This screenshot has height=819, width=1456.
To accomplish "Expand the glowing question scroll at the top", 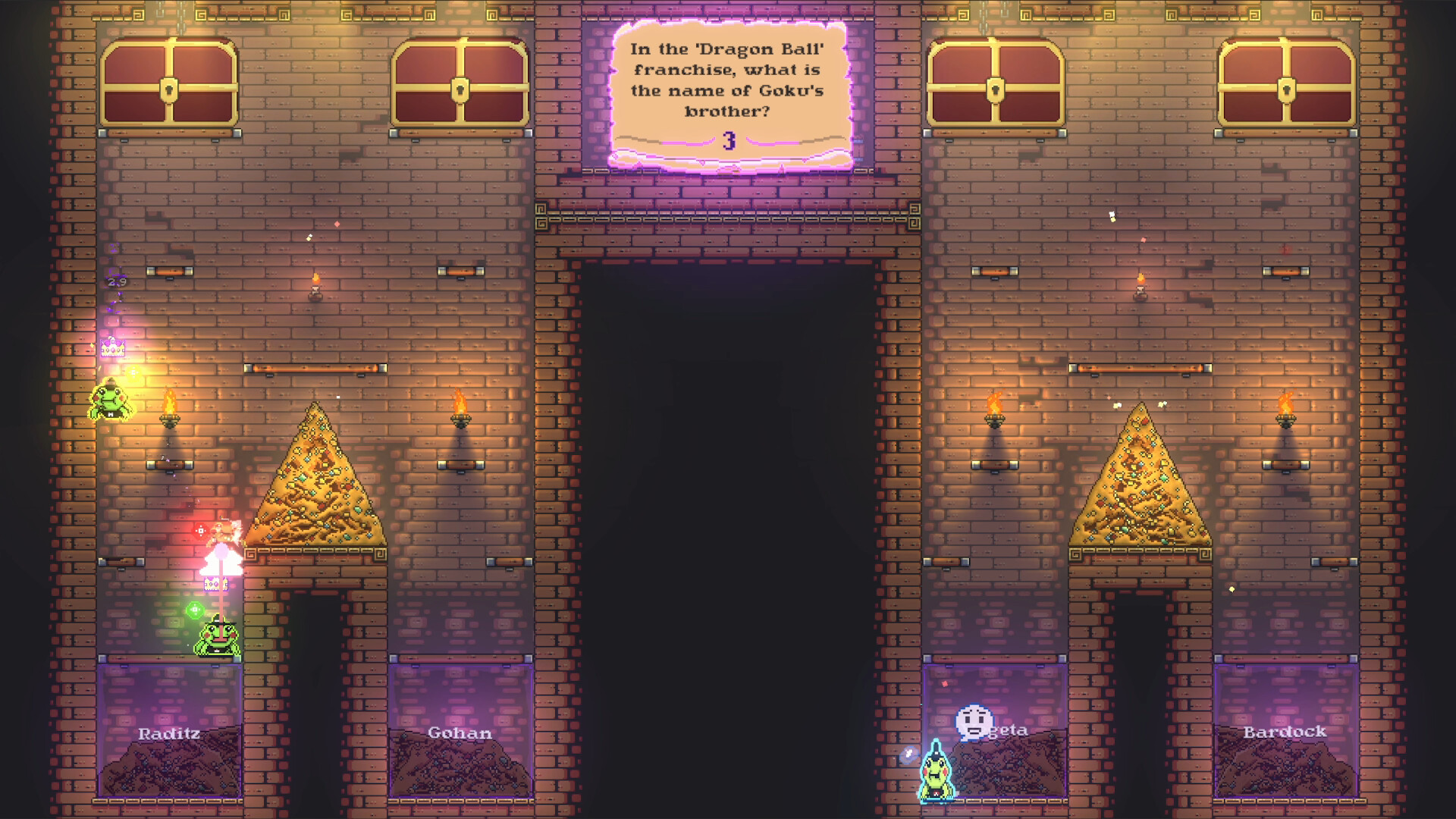I will click(728, 91).
